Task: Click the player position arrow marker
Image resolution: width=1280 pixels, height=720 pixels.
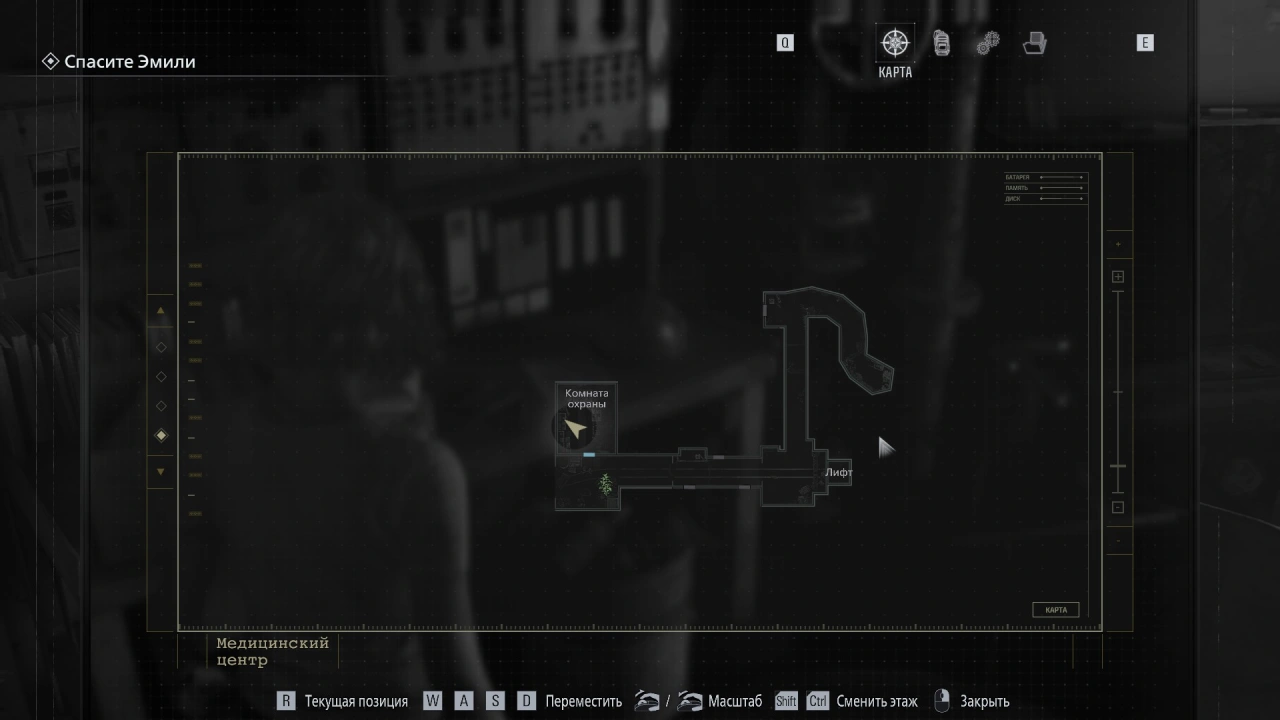Action: pyautogui.click(x=575, y=429)
